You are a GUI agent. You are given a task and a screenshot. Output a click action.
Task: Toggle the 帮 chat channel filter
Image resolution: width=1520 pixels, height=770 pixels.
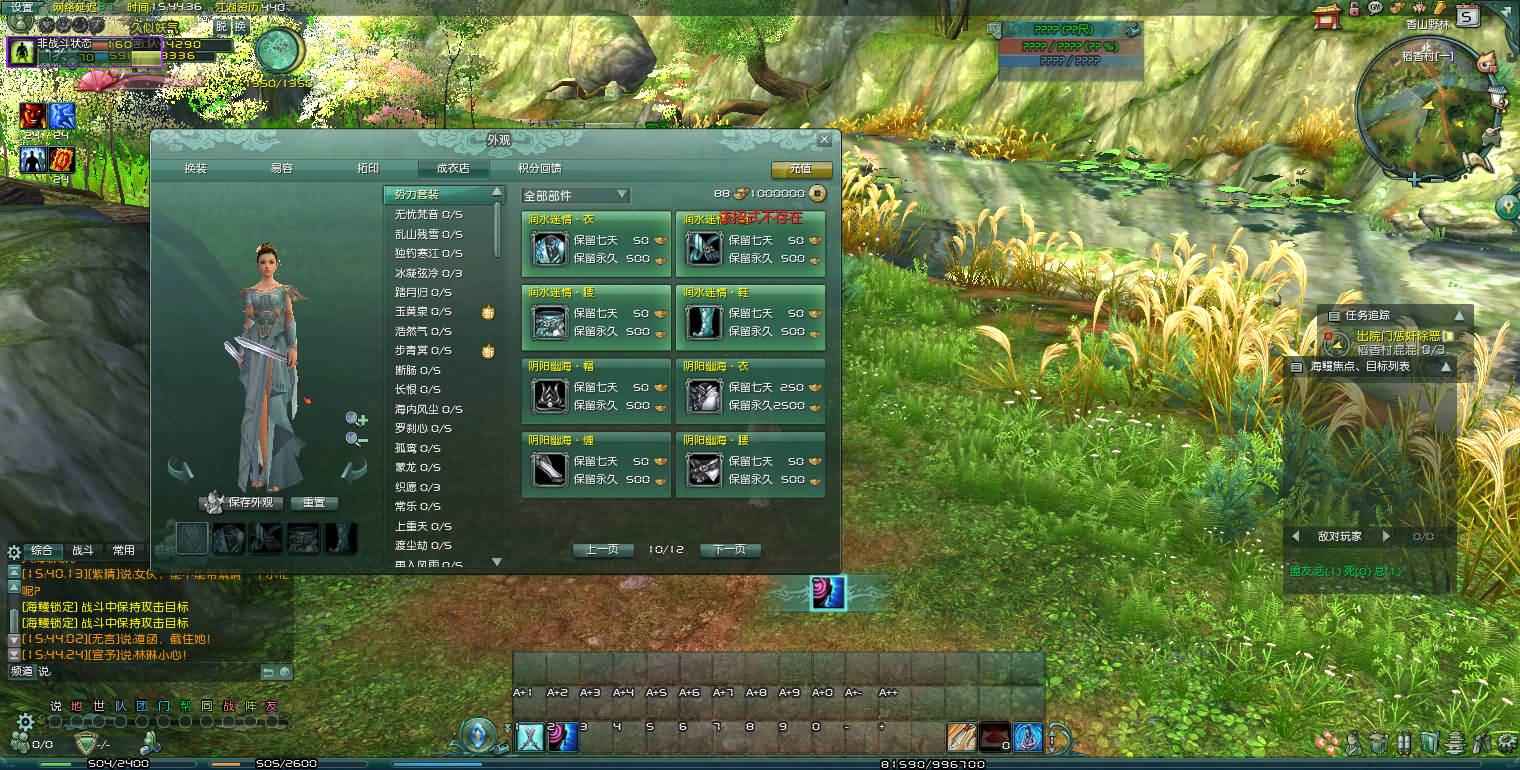[x=186, y=705]
